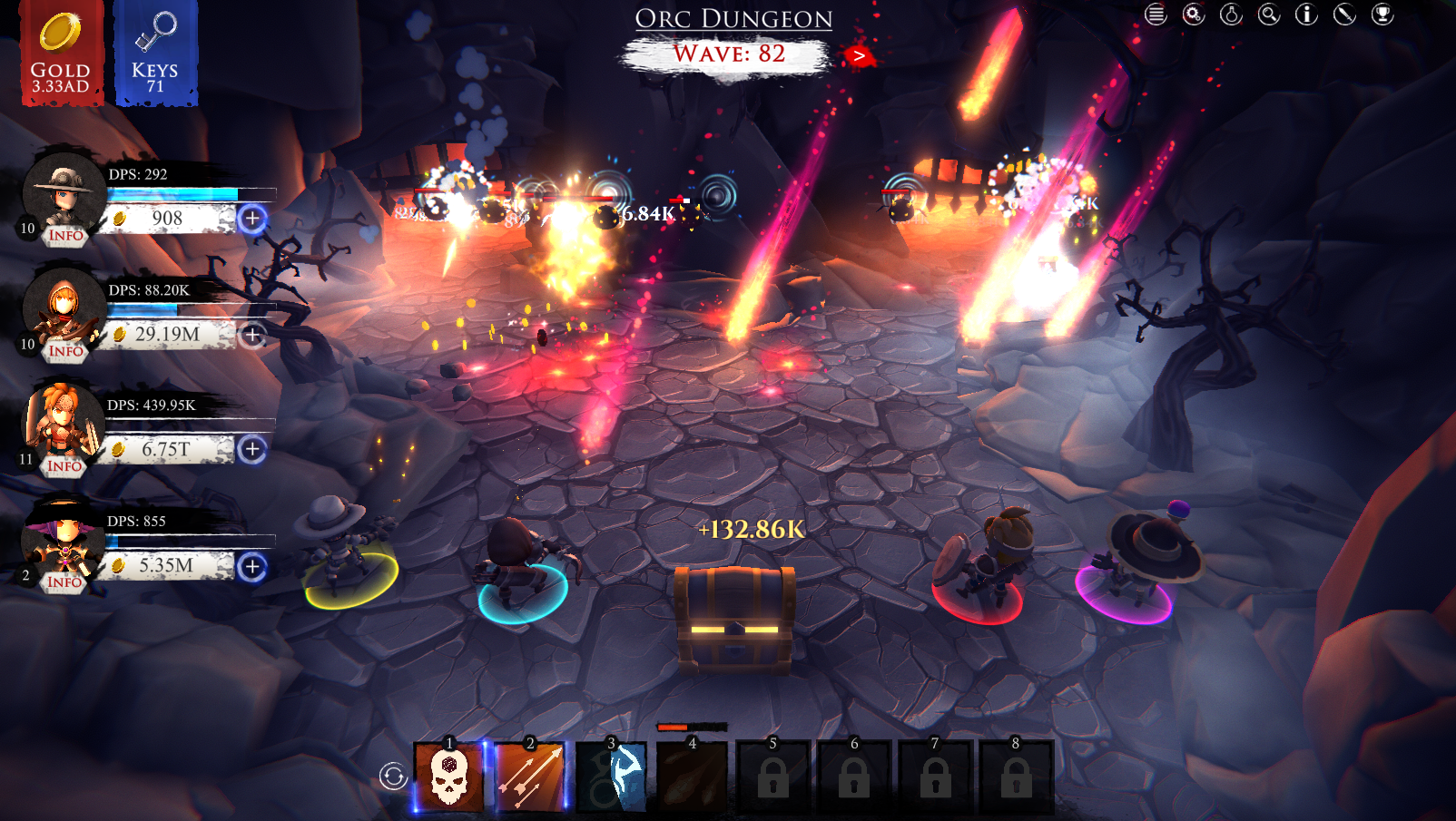Open the gear settings icon
Screen dimensions: 1456x821
pyautogui.click(x=1194, y=15)
